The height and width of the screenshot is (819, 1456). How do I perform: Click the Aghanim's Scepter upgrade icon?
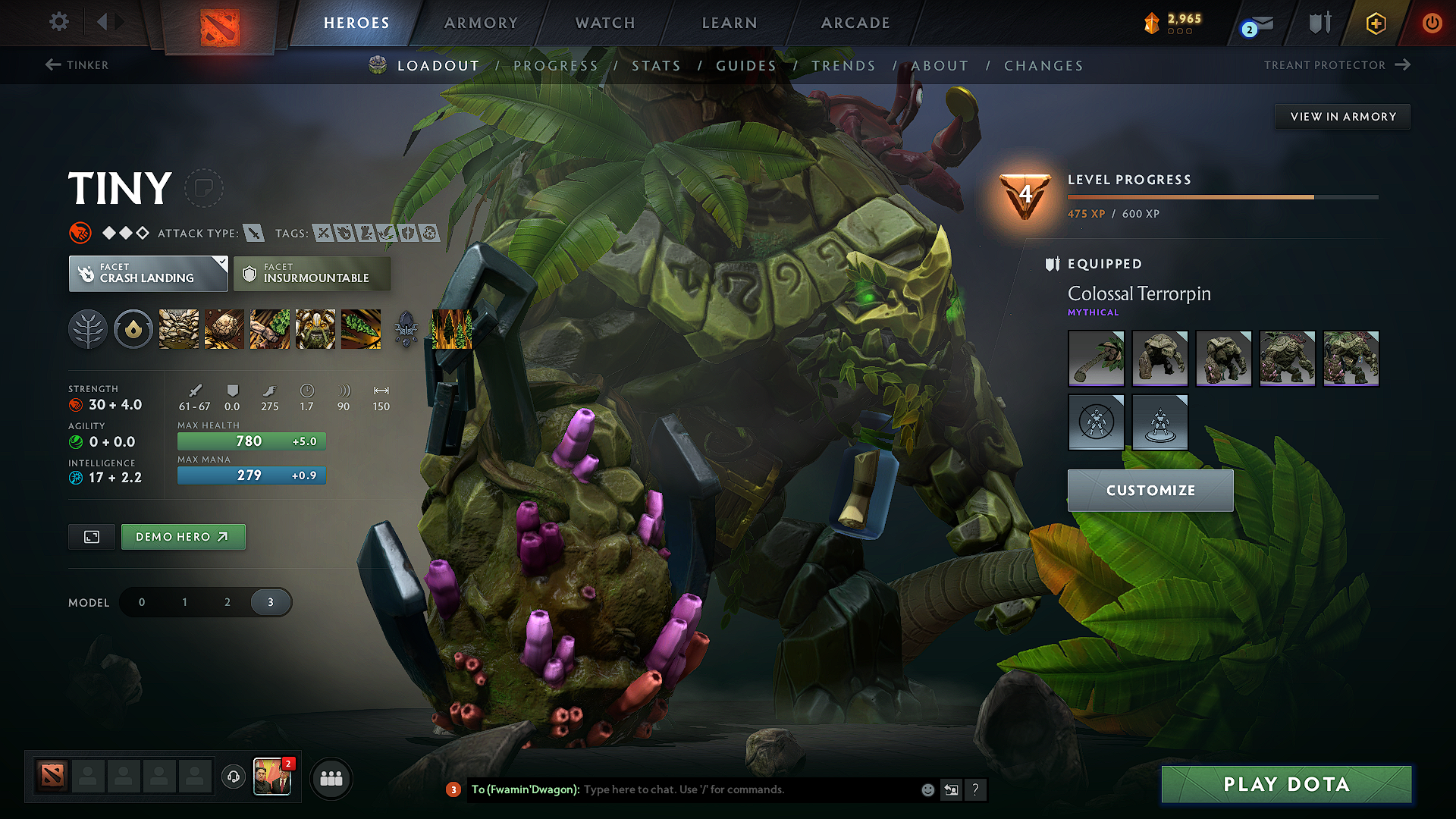pyautogui.click(x=406, y=328)
